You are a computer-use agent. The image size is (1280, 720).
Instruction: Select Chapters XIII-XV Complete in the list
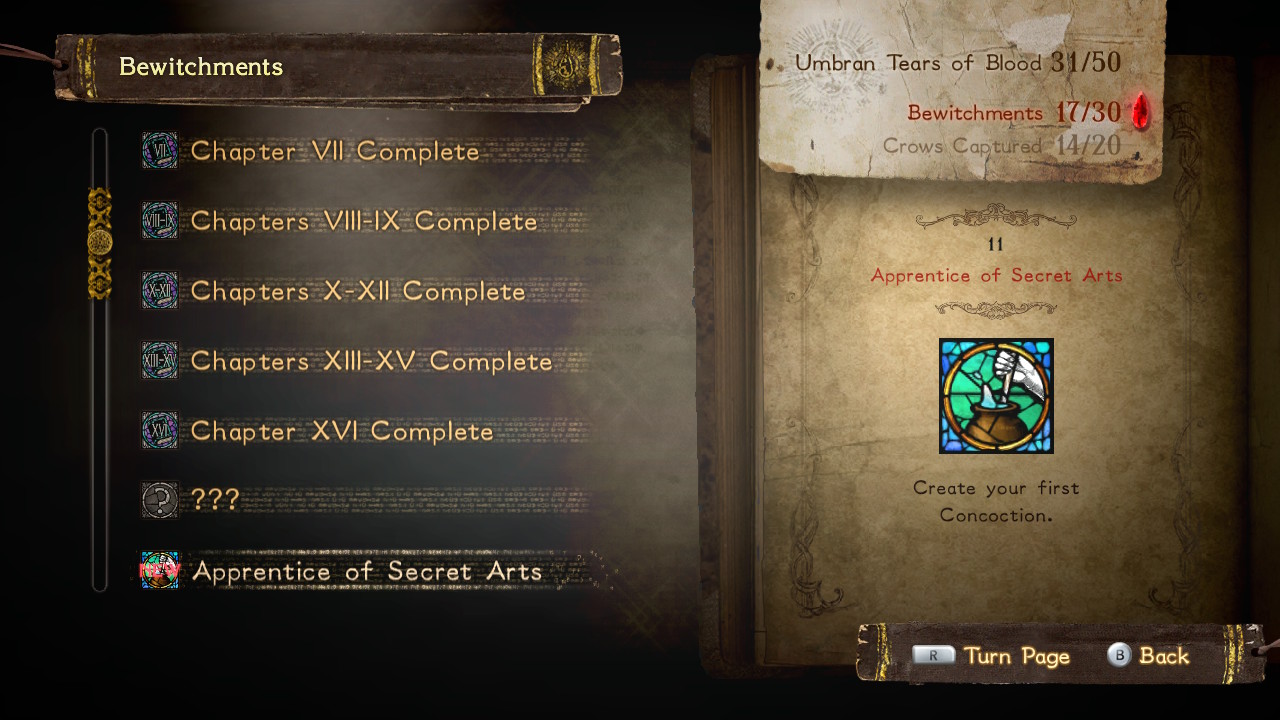(371, 362)
